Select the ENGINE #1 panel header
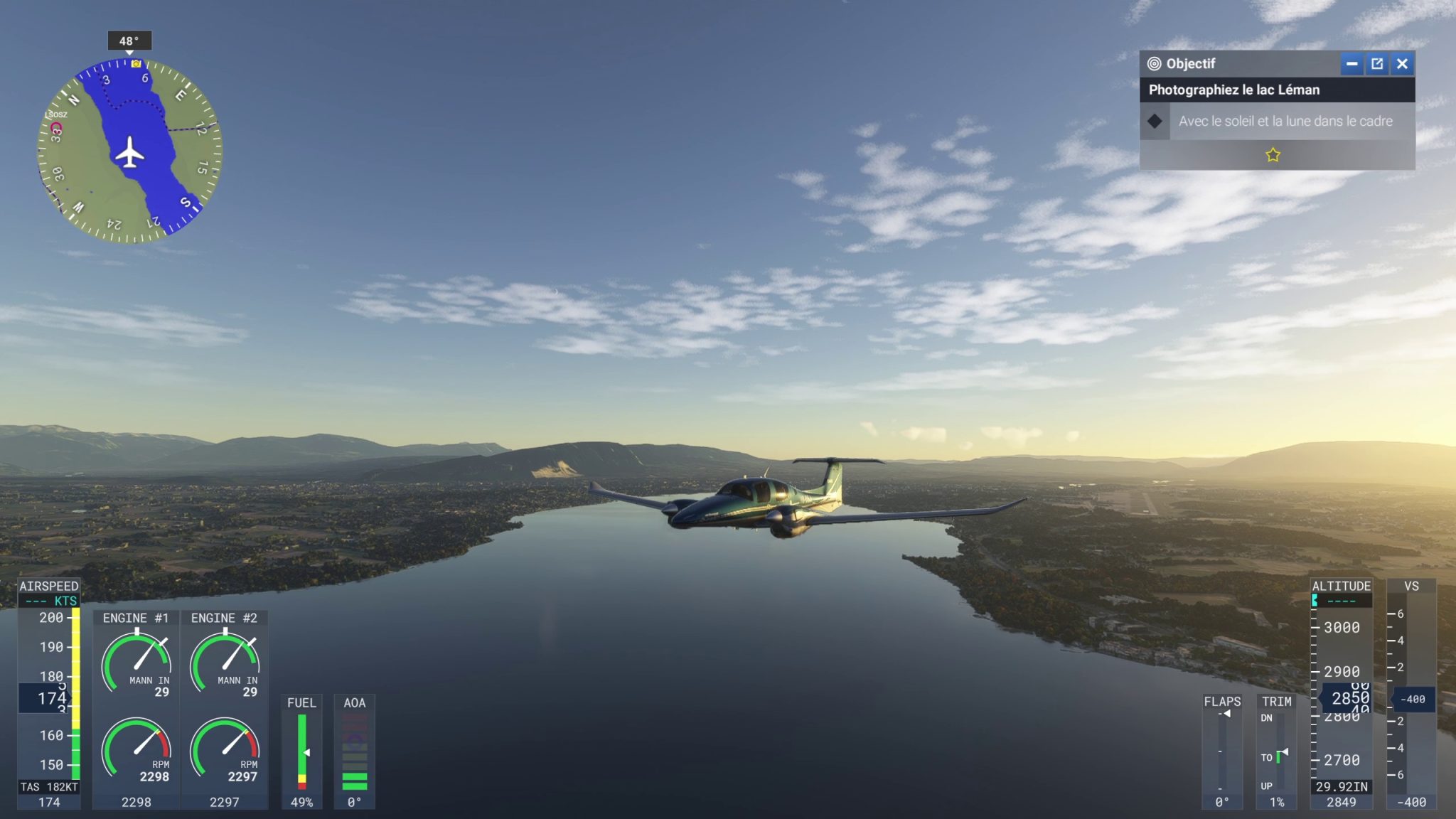Screen dimensions: 1456x819 pyautogui.click(x=134, y=618)
